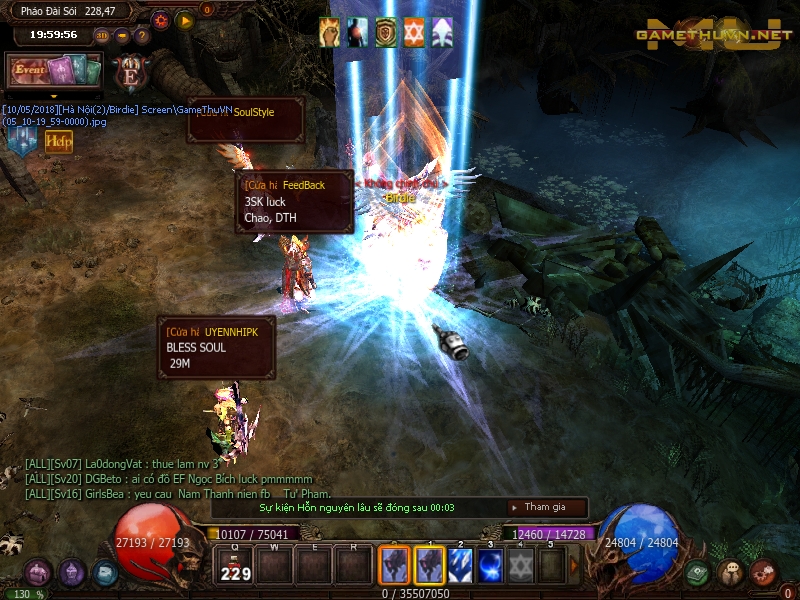The image size is (800, 600).
Task: Select the blue ice shard skill
Action: tap(460, 565)
